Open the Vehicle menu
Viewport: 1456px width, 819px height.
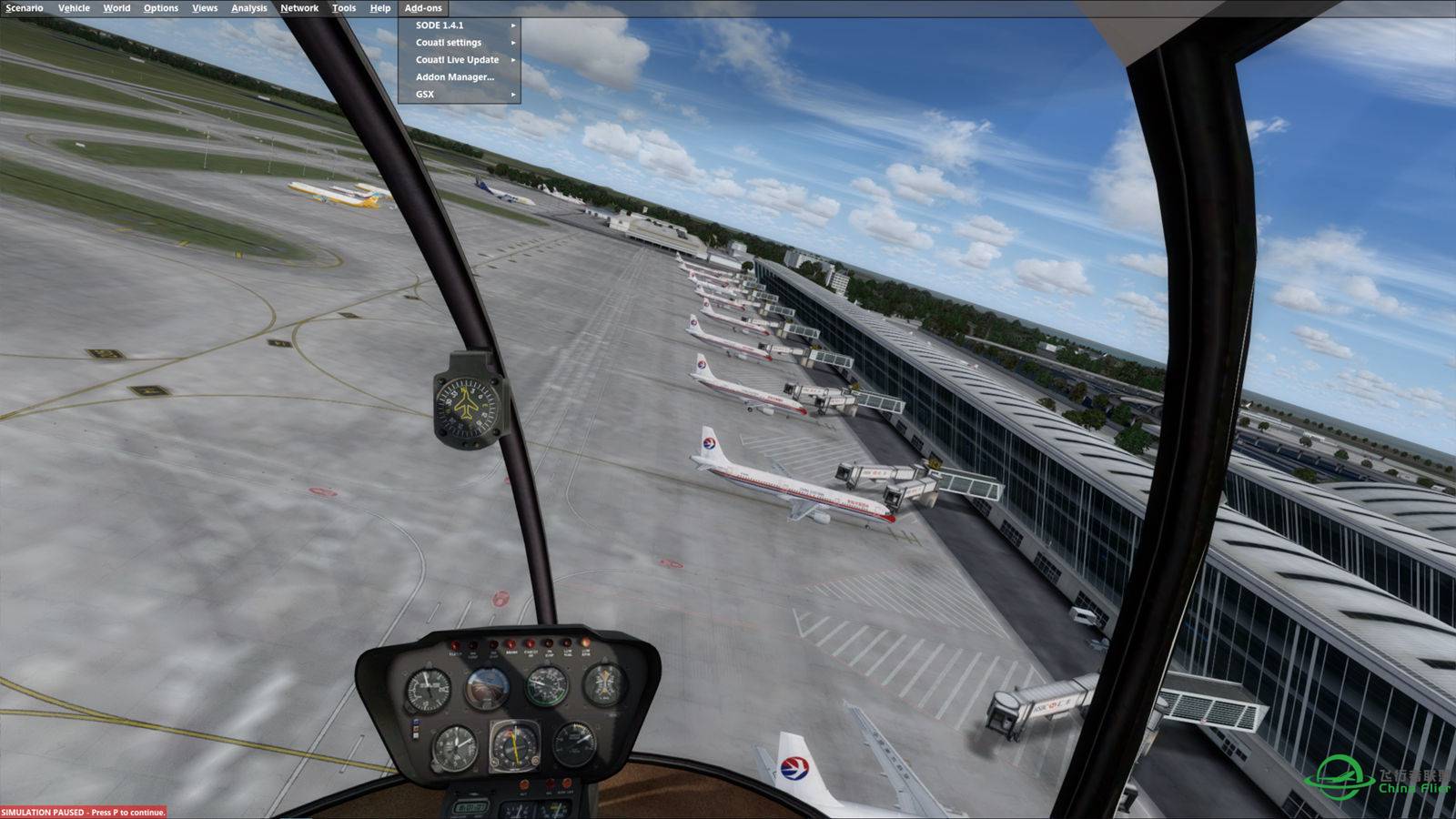(74, 8)
